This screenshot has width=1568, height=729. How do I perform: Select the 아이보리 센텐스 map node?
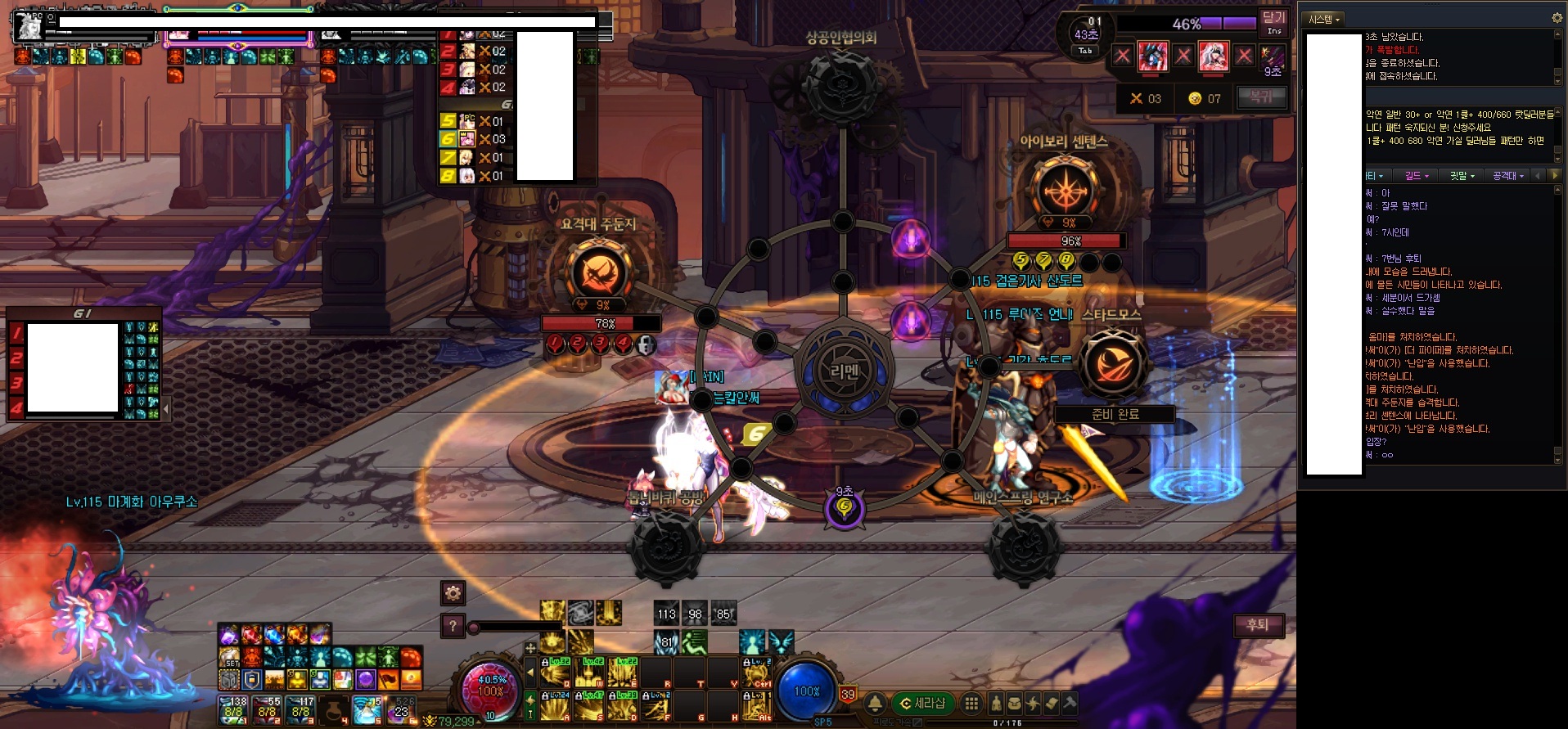[x=1065, y=191]
